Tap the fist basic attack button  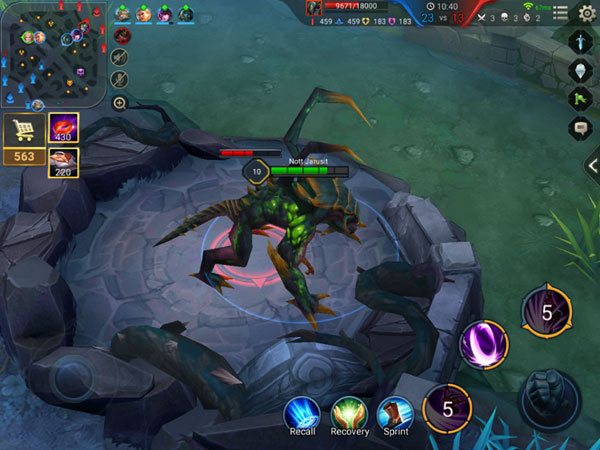(548, 397)
